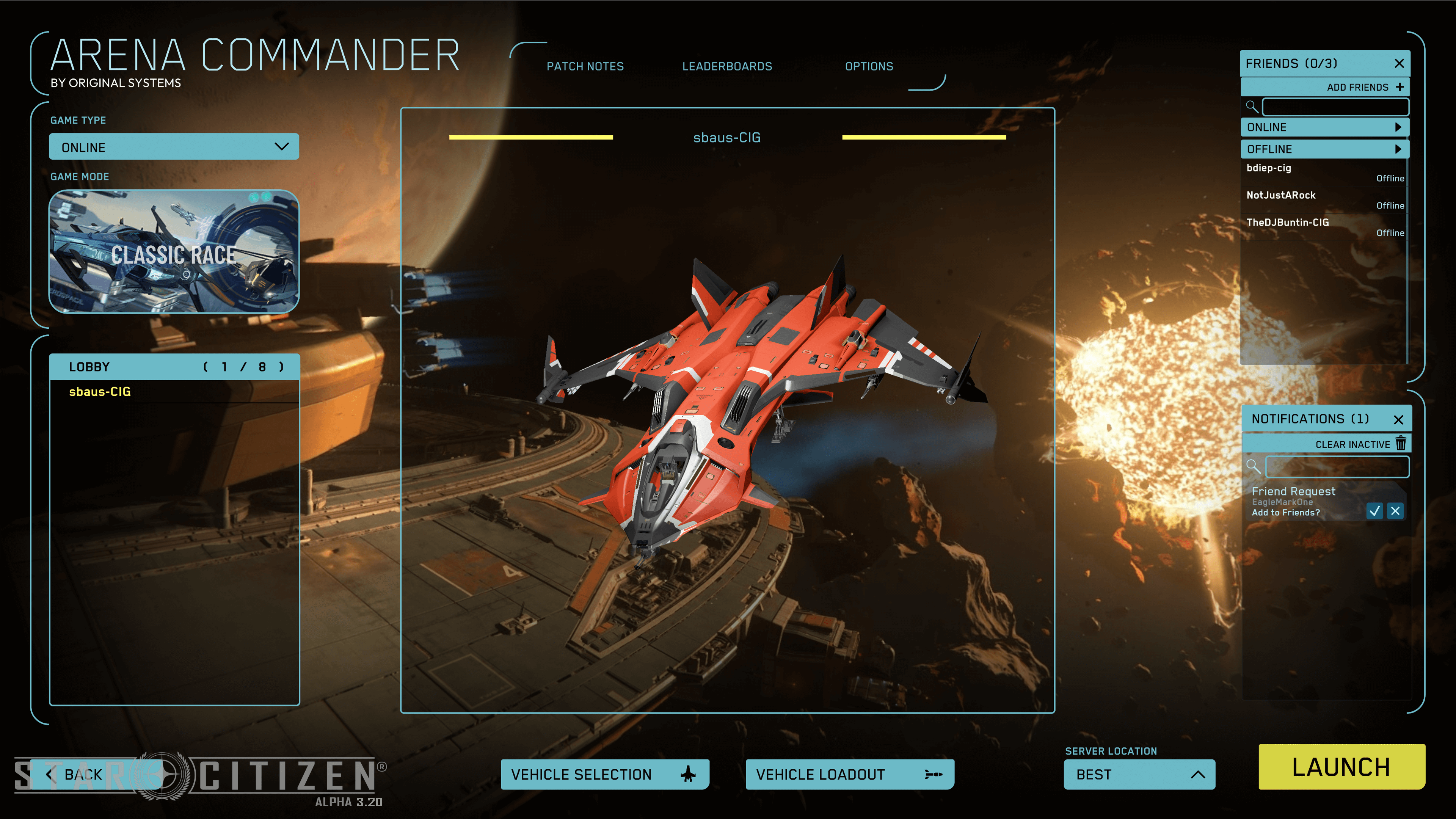Screen dimensions: 1456x819
Task: Click the Add Friends button
Action: pos(1365,87)
